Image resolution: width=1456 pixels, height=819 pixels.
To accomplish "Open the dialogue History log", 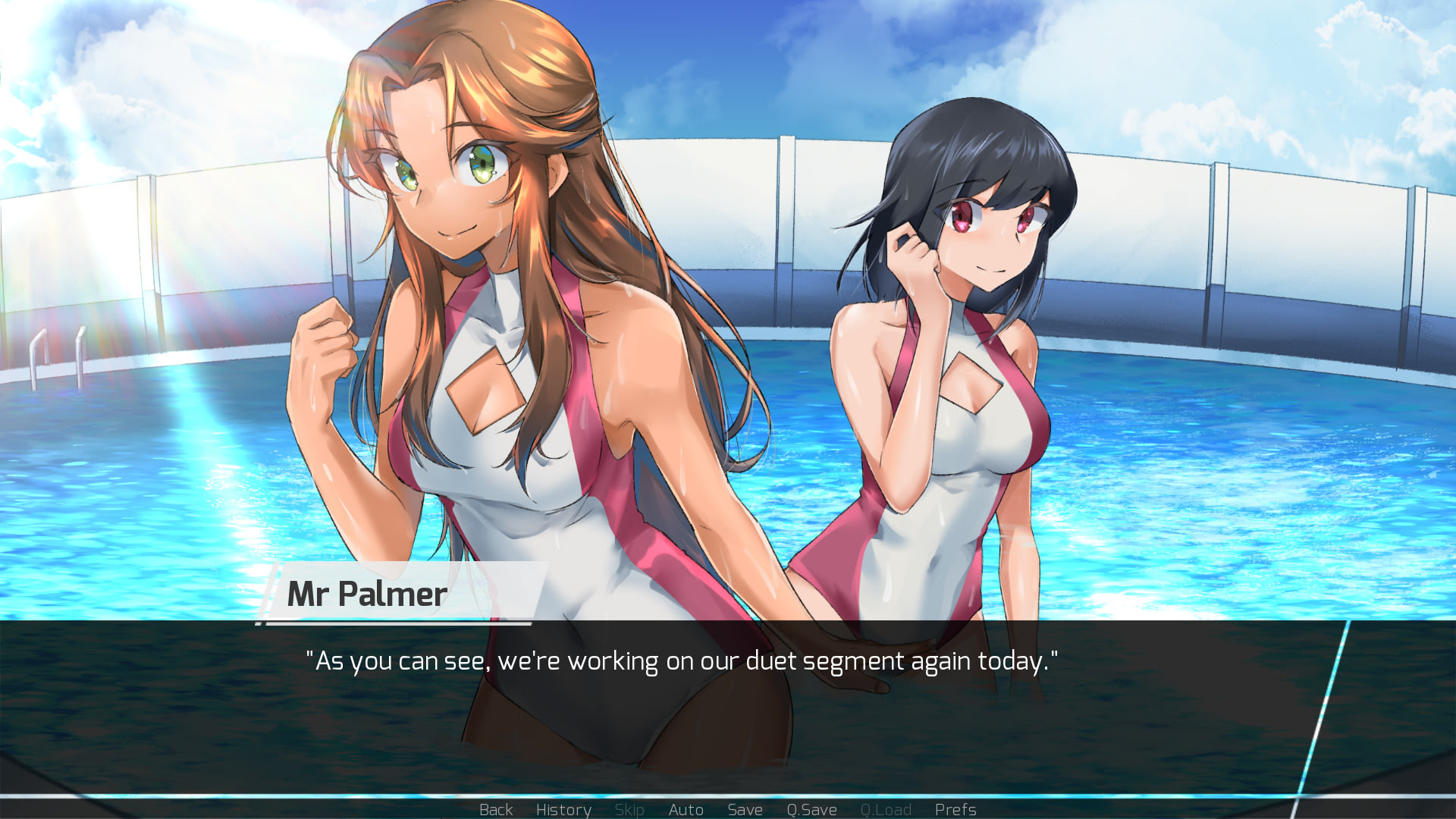I will click(x=563, y=809).
